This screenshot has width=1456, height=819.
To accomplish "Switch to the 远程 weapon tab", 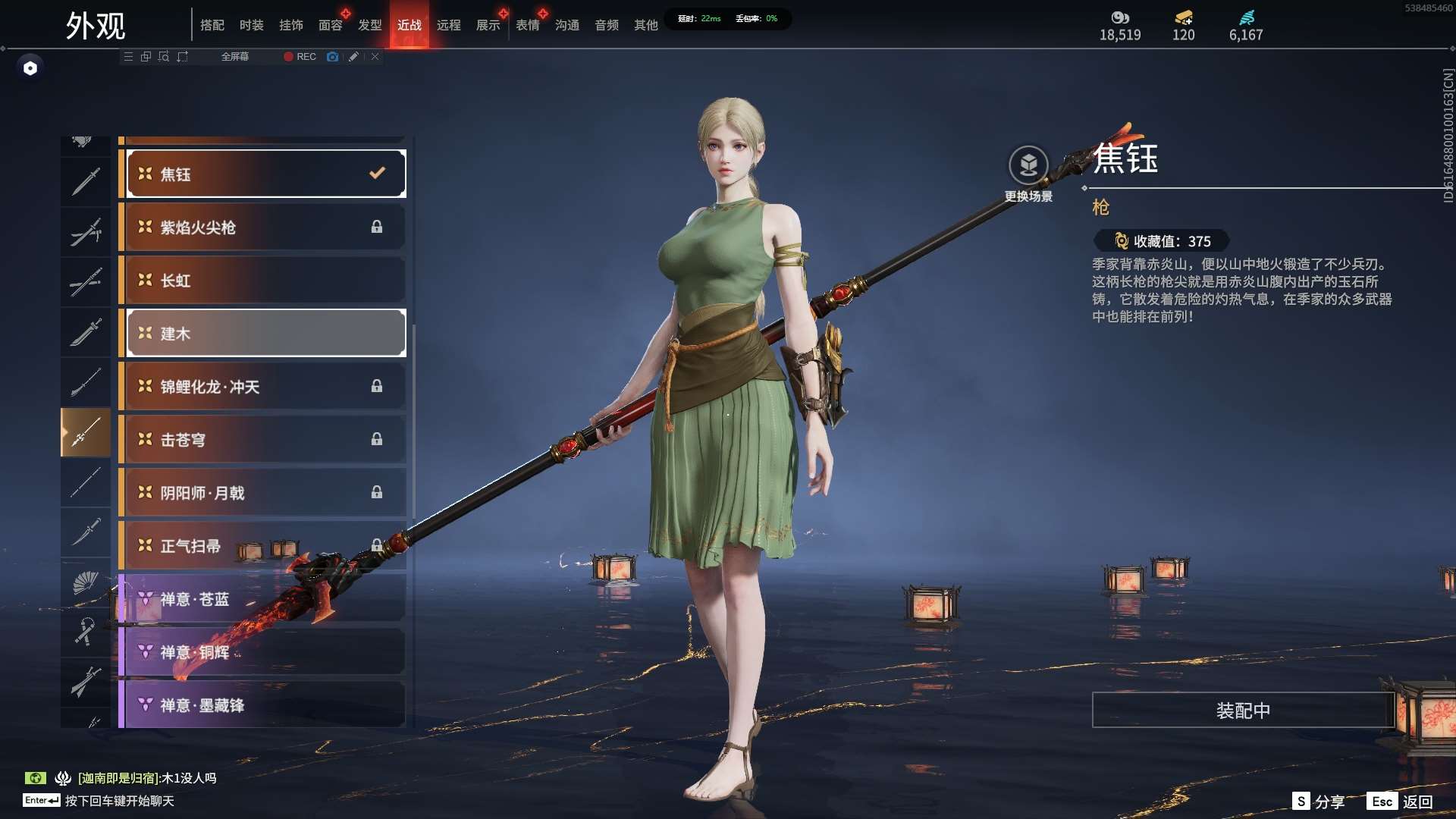I will (x=448, y=25).
